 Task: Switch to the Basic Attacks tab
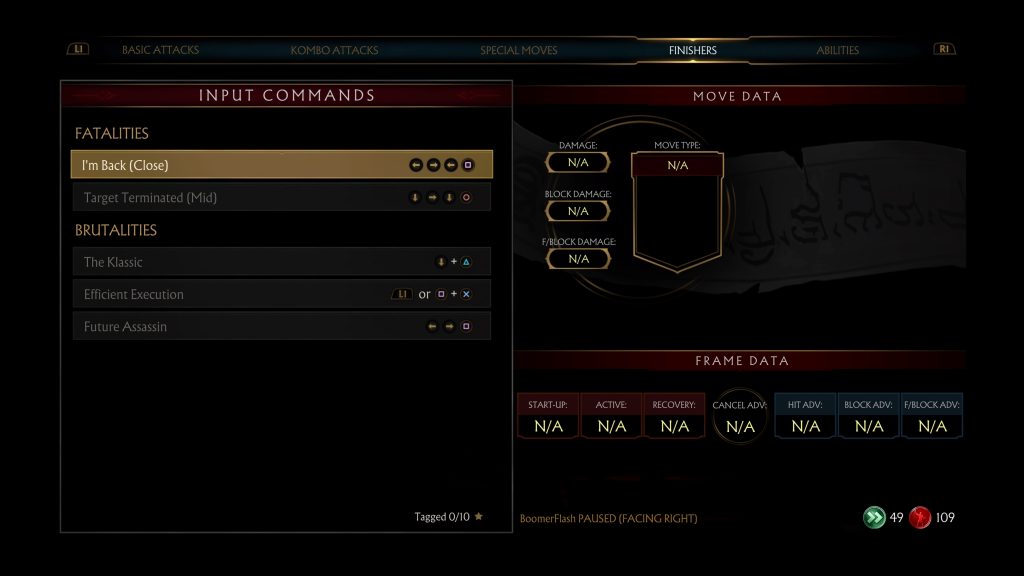[160, 50]
